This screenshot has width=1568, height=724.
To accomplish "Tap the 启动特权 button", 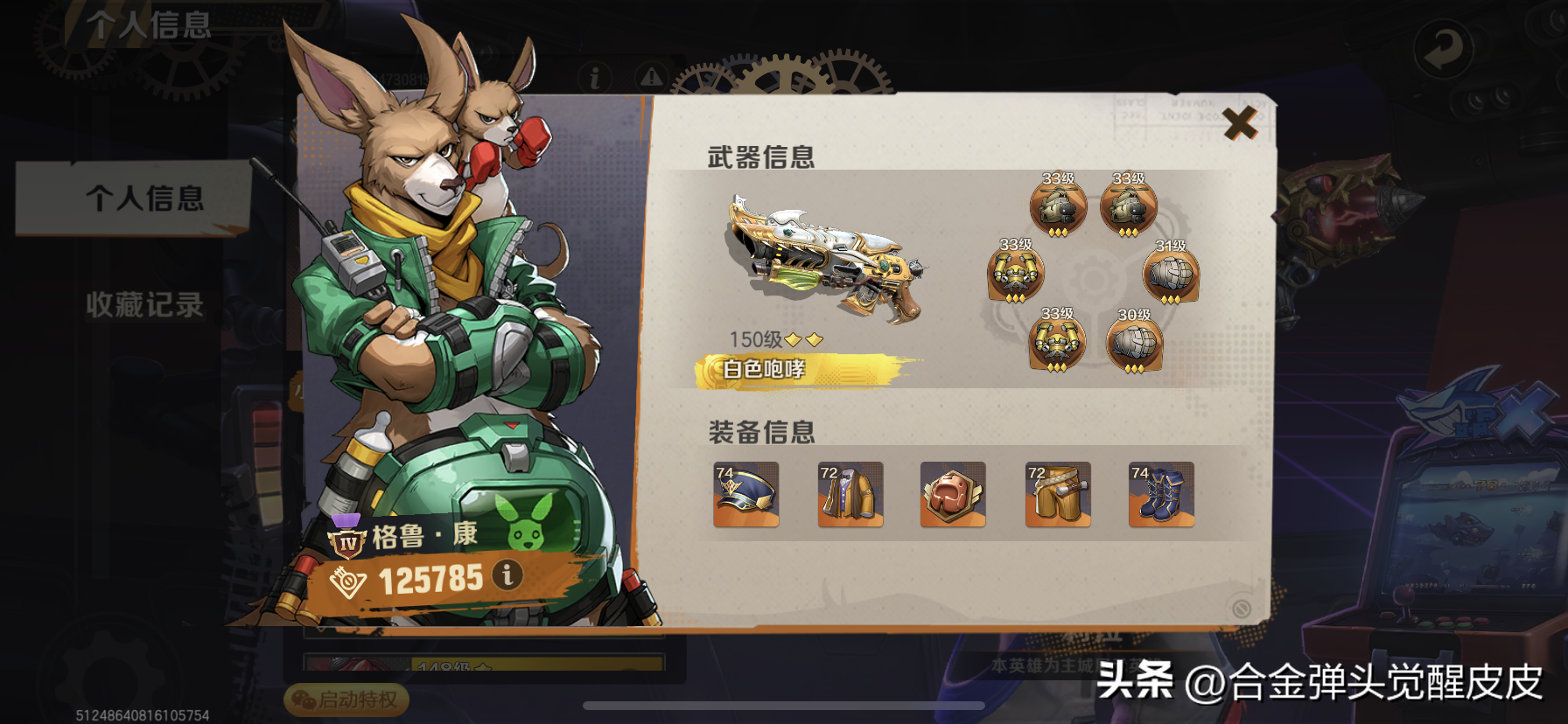I will point(347,700).
